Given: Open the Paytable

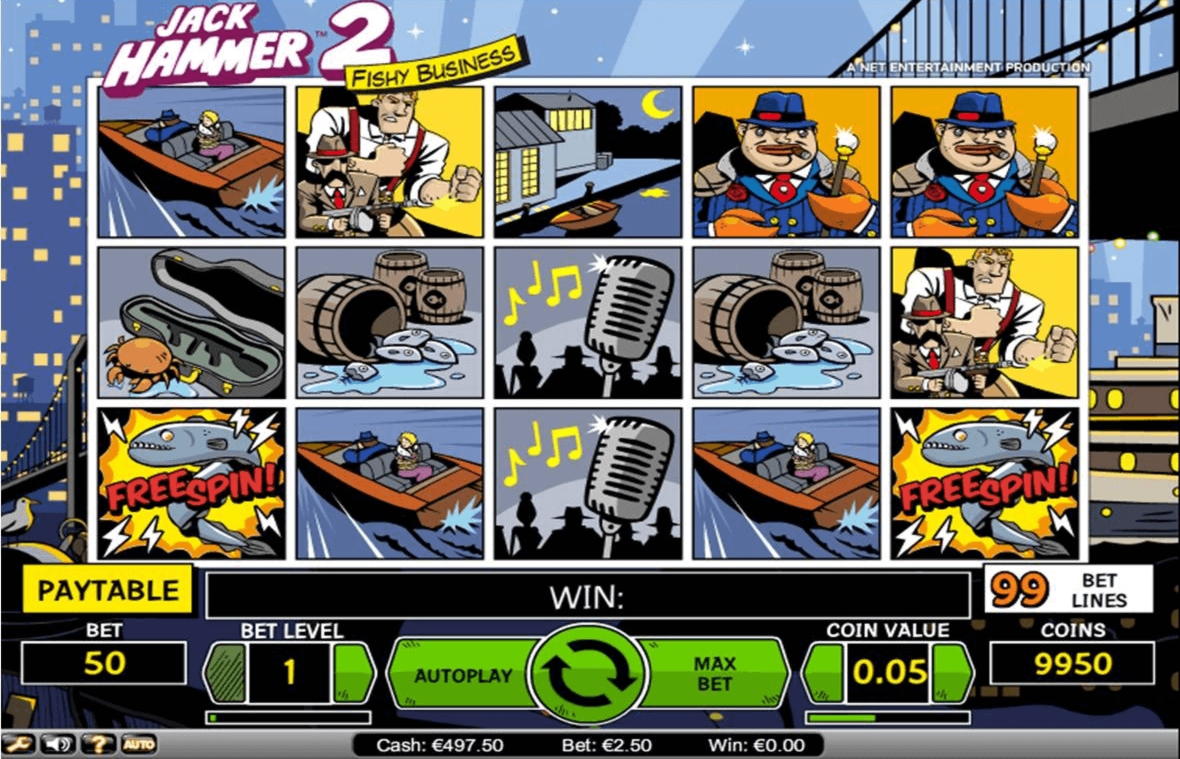Looking at the screenshot, I should 108,590.
